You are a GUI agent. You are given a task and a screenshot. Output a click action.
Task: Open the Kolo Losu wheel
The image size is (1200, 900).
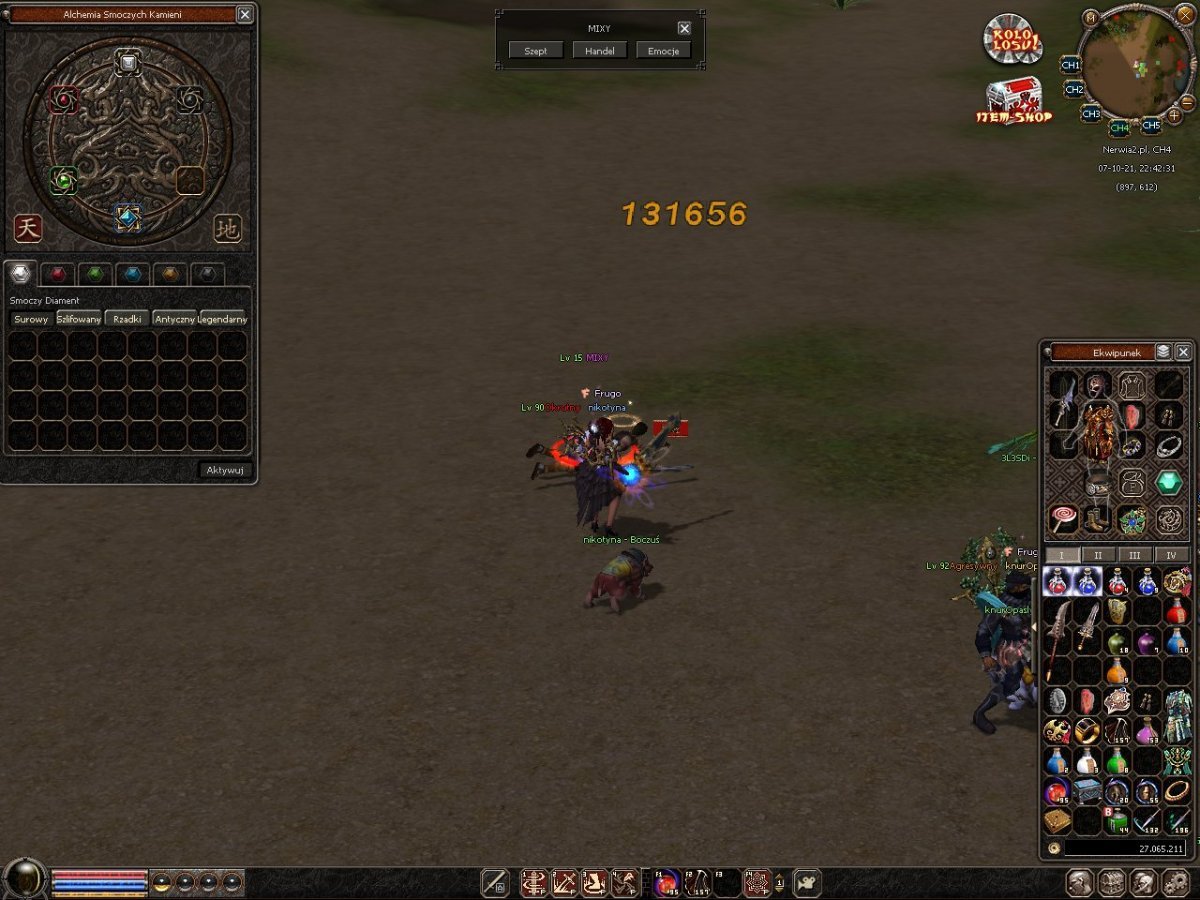click(x=1011, y=41)
